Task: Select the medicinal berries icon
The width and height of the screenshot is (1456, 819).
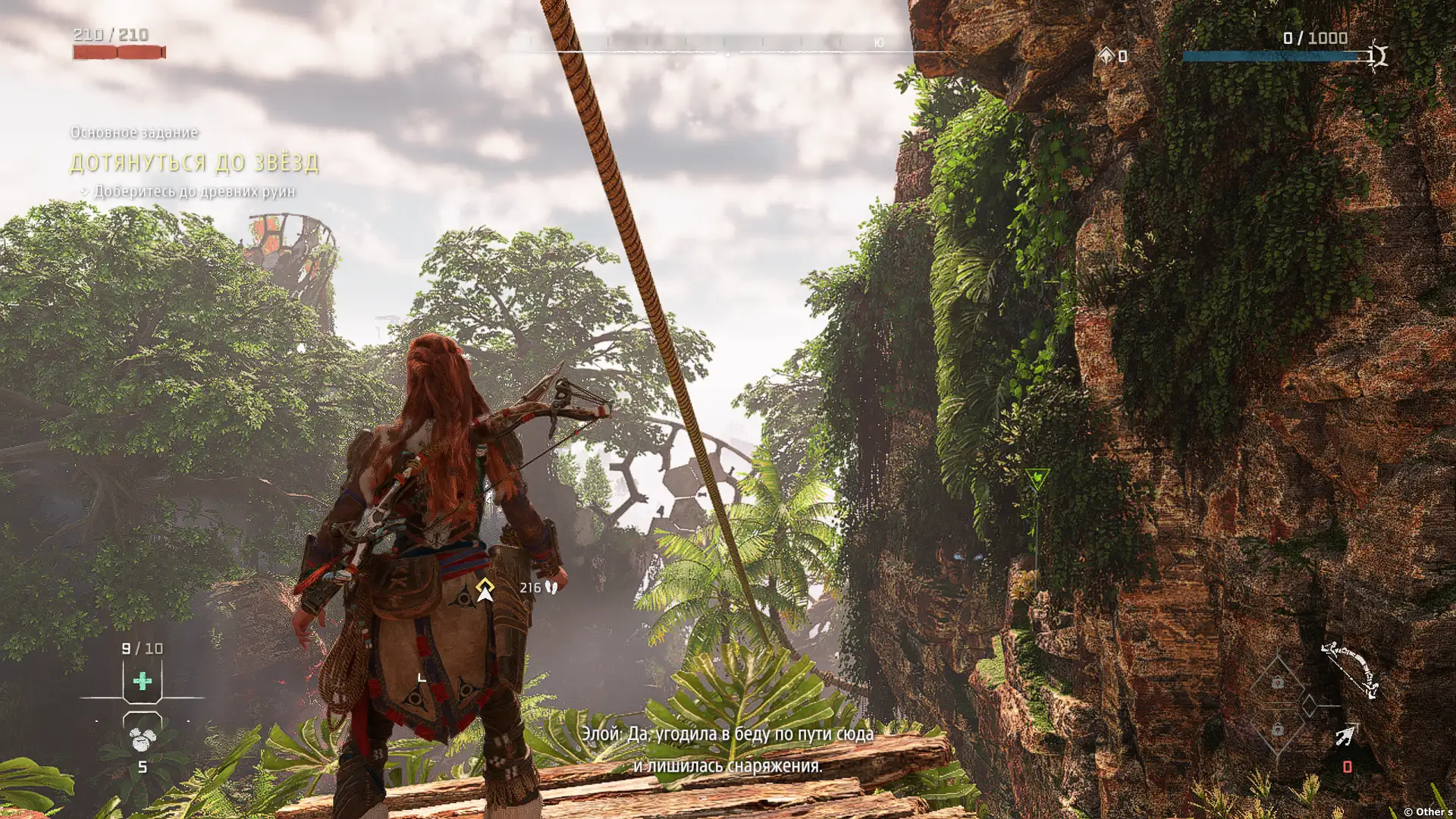Action: (x=142, y=739)
